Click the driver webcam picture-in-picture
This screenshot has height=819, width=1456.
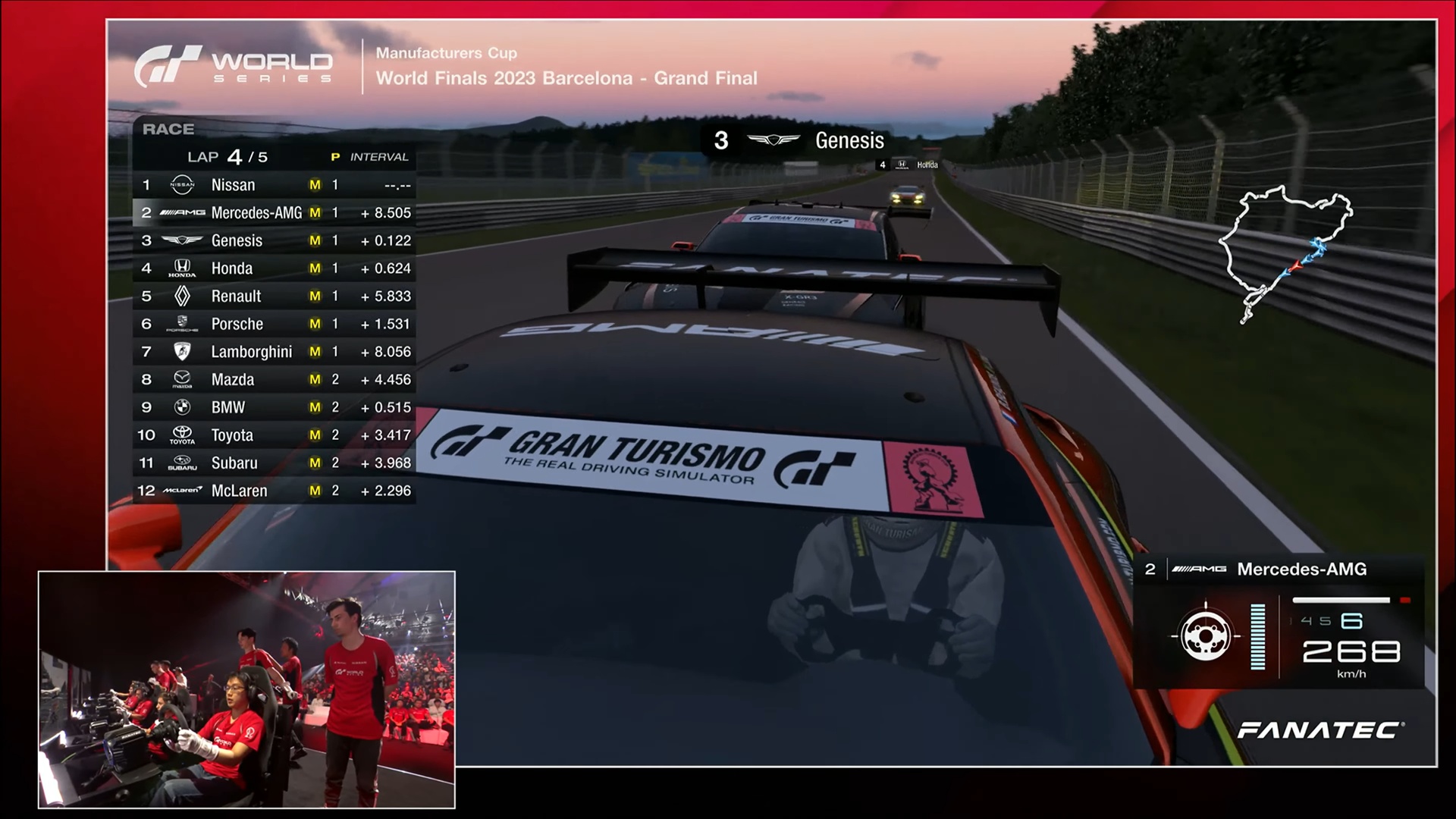point(246,689)
